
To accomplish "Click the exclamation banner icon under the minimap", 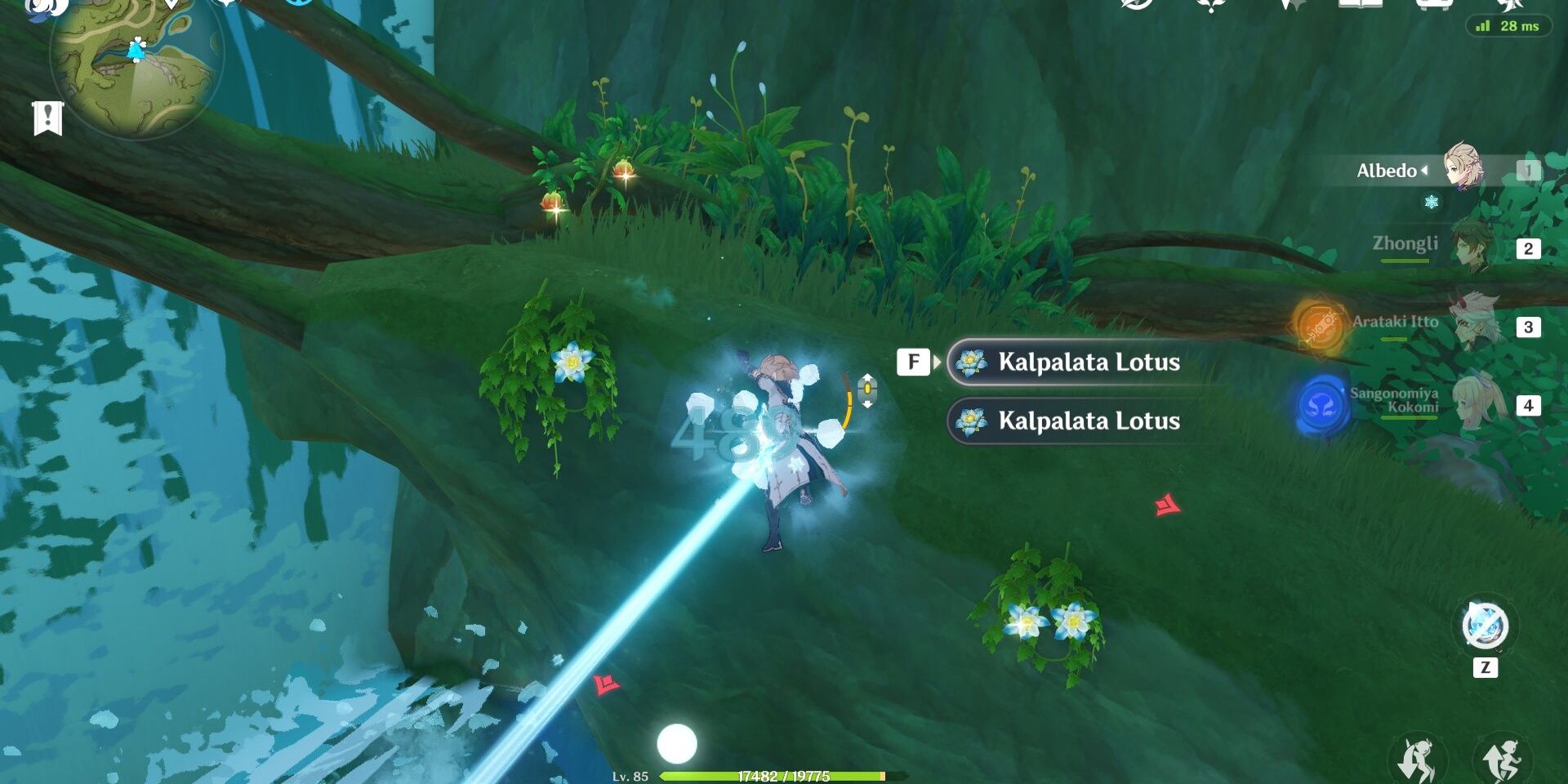I will 47,119.
